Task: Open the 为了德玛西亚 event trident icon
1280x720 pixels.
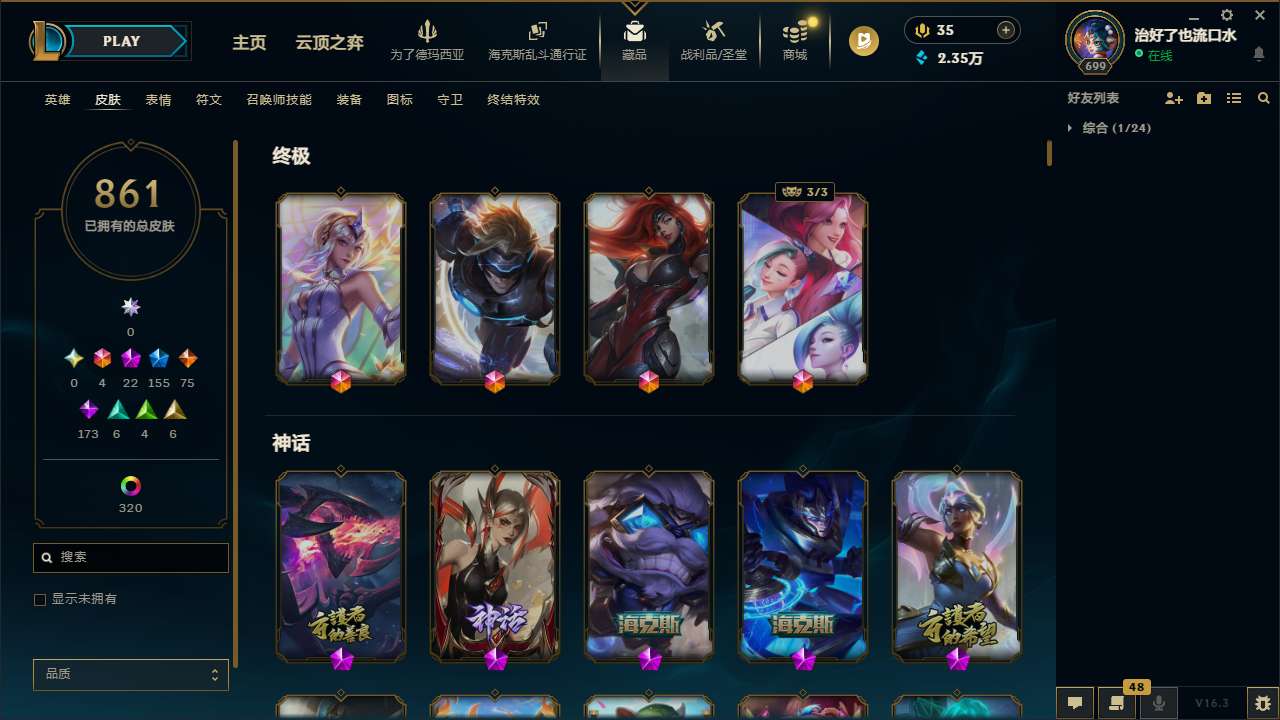Action: (428, 33)
